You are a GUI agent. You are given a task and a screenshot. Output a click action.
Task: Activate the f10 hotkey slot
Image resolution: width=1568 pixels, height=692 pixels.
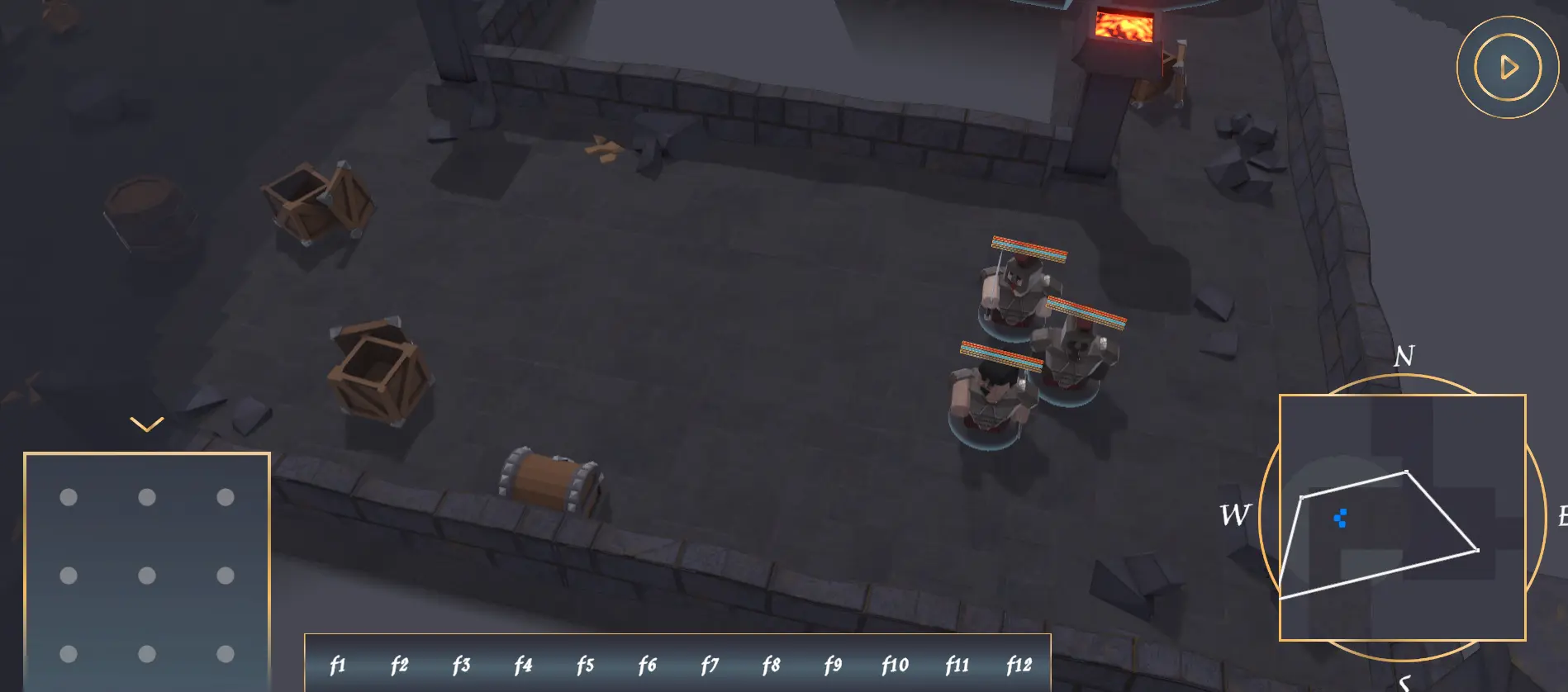(895, 663)
